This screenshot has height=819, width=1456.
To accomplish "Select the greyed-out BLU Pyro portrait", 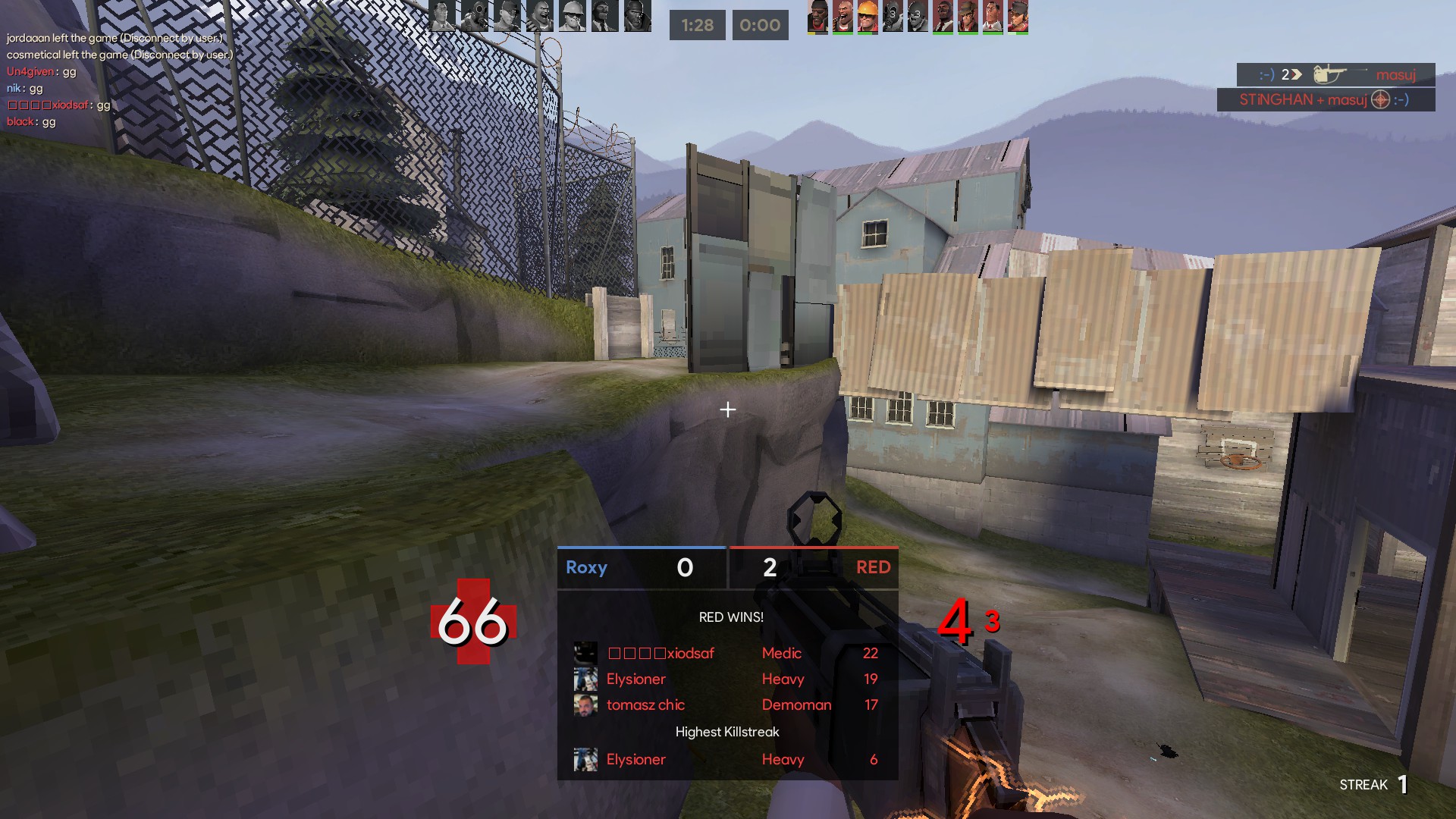I will (475, 16).
